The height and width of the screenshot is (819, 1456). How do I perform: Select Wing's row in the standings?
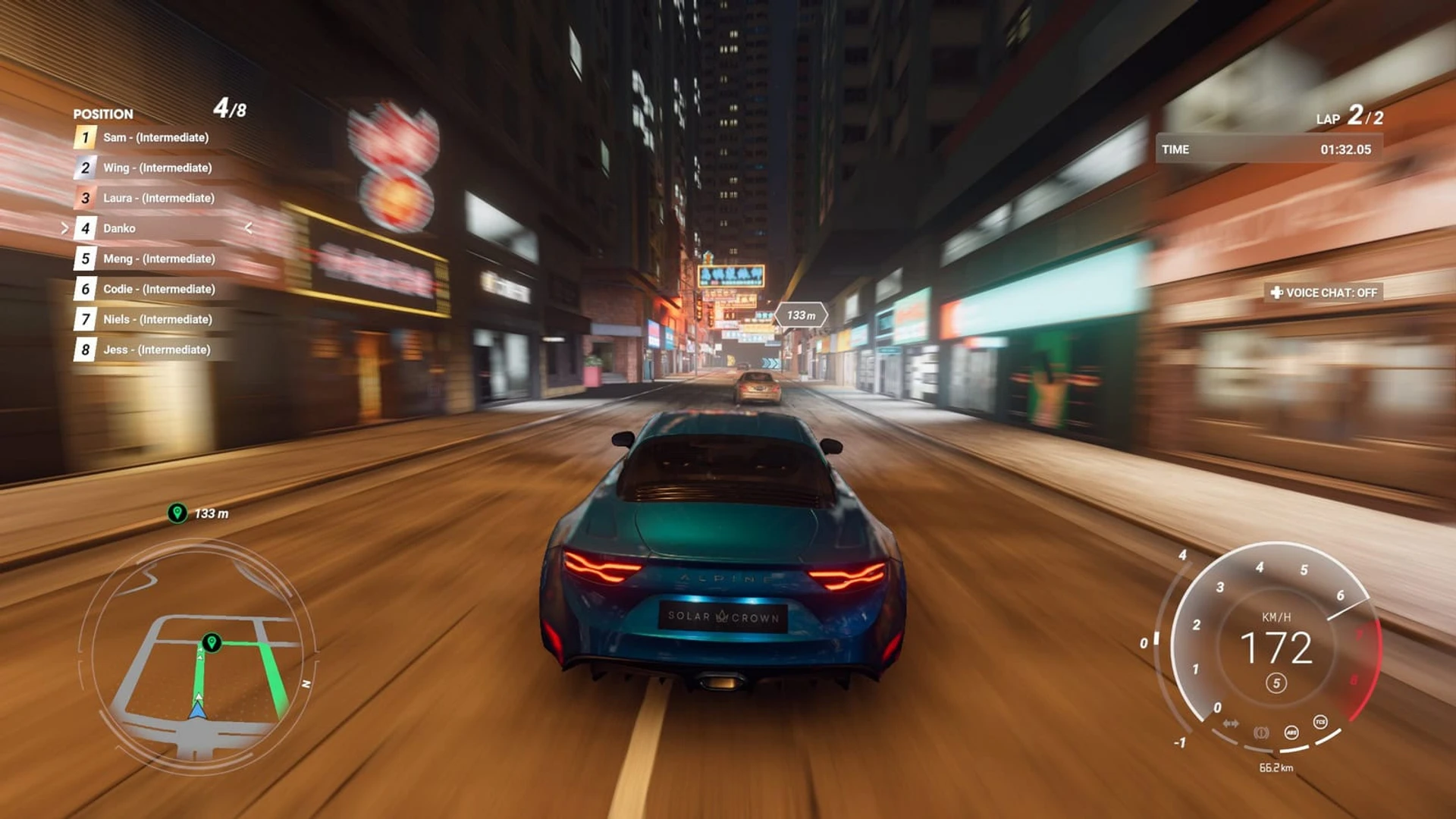pos(157,168)
